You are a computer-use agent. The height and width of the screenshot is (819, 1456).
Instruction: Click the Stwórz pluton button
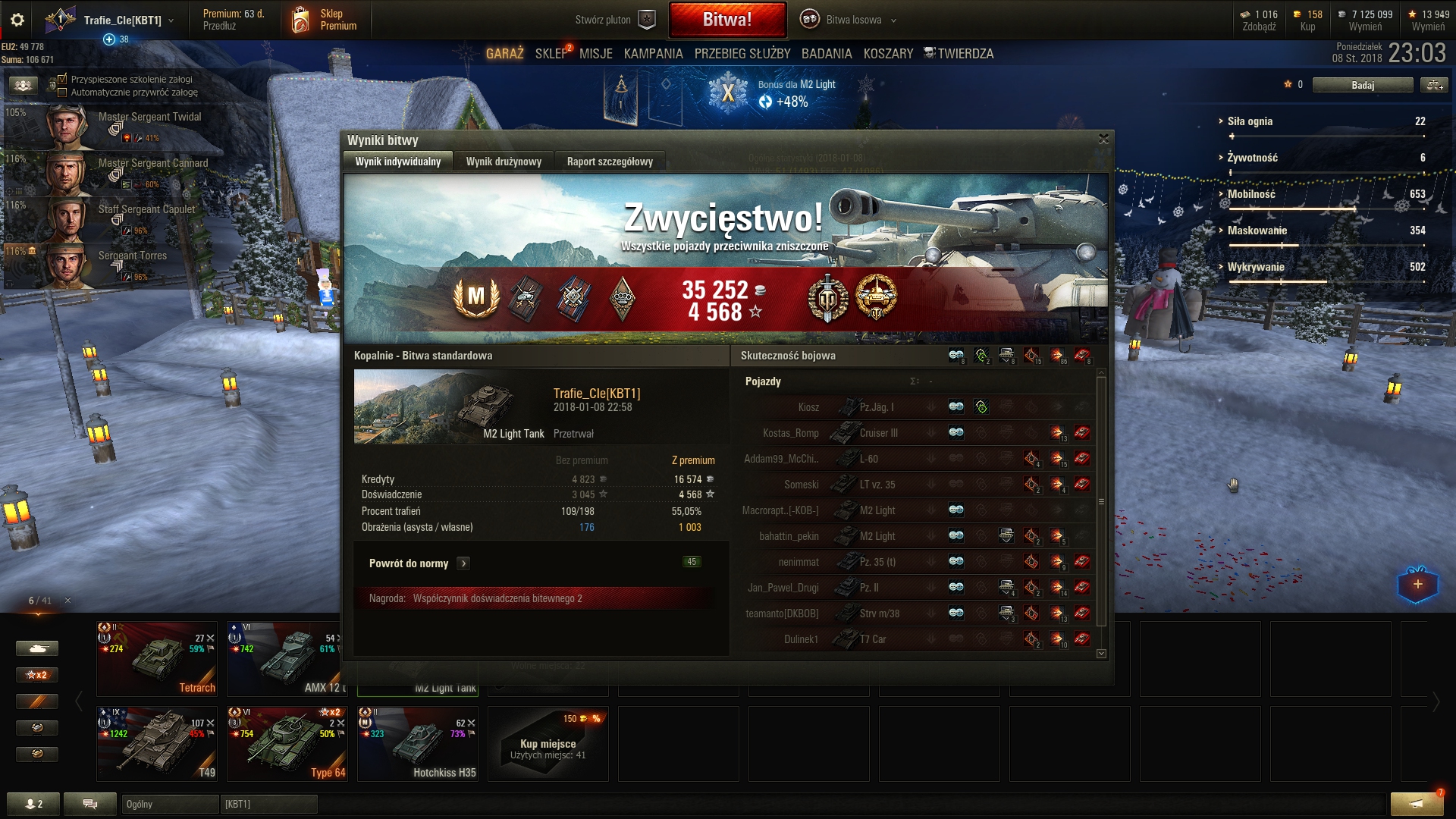pos(614,20)
